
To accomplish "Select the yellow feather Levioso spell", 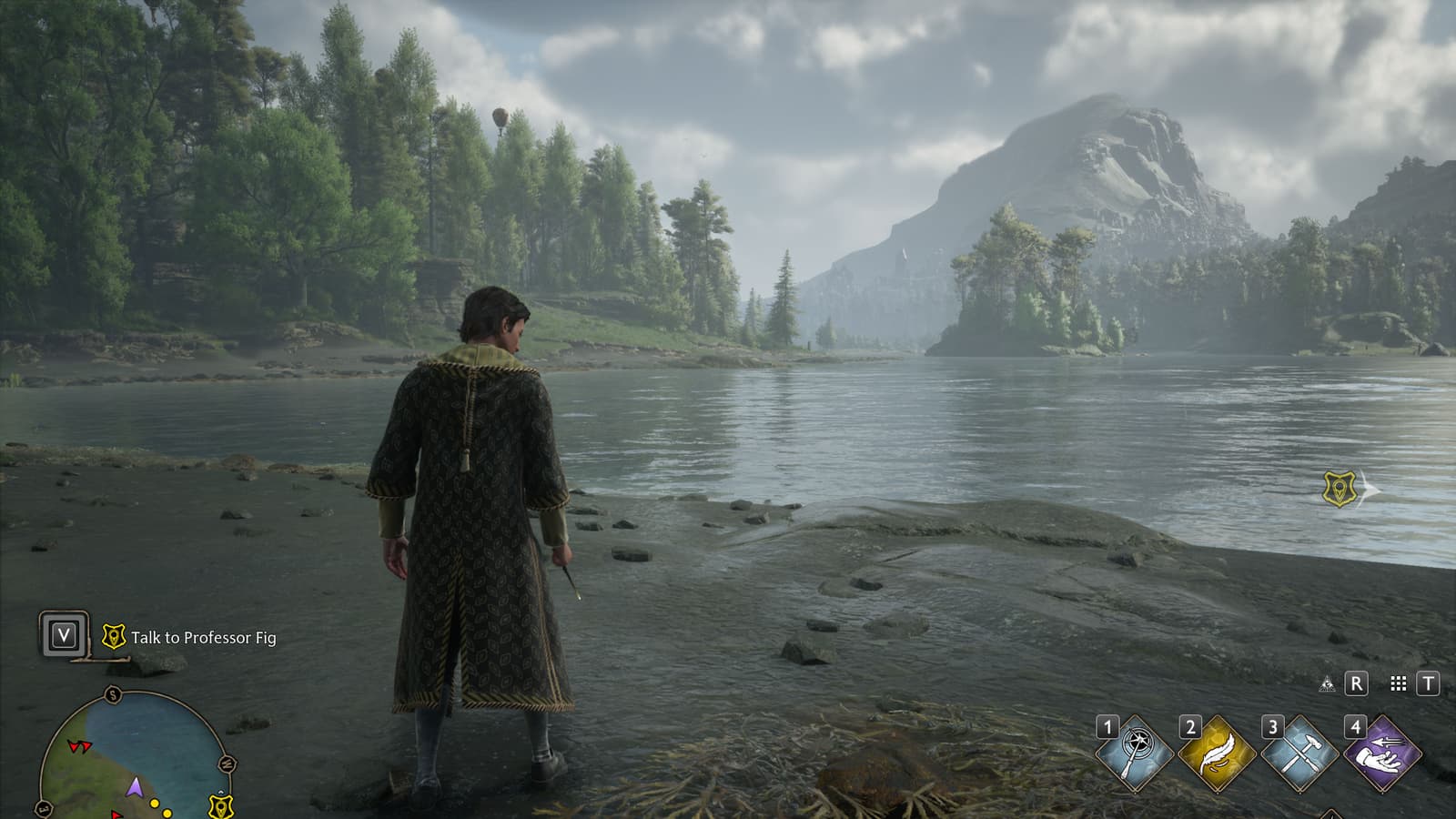I will click(x=1217, y=754).
